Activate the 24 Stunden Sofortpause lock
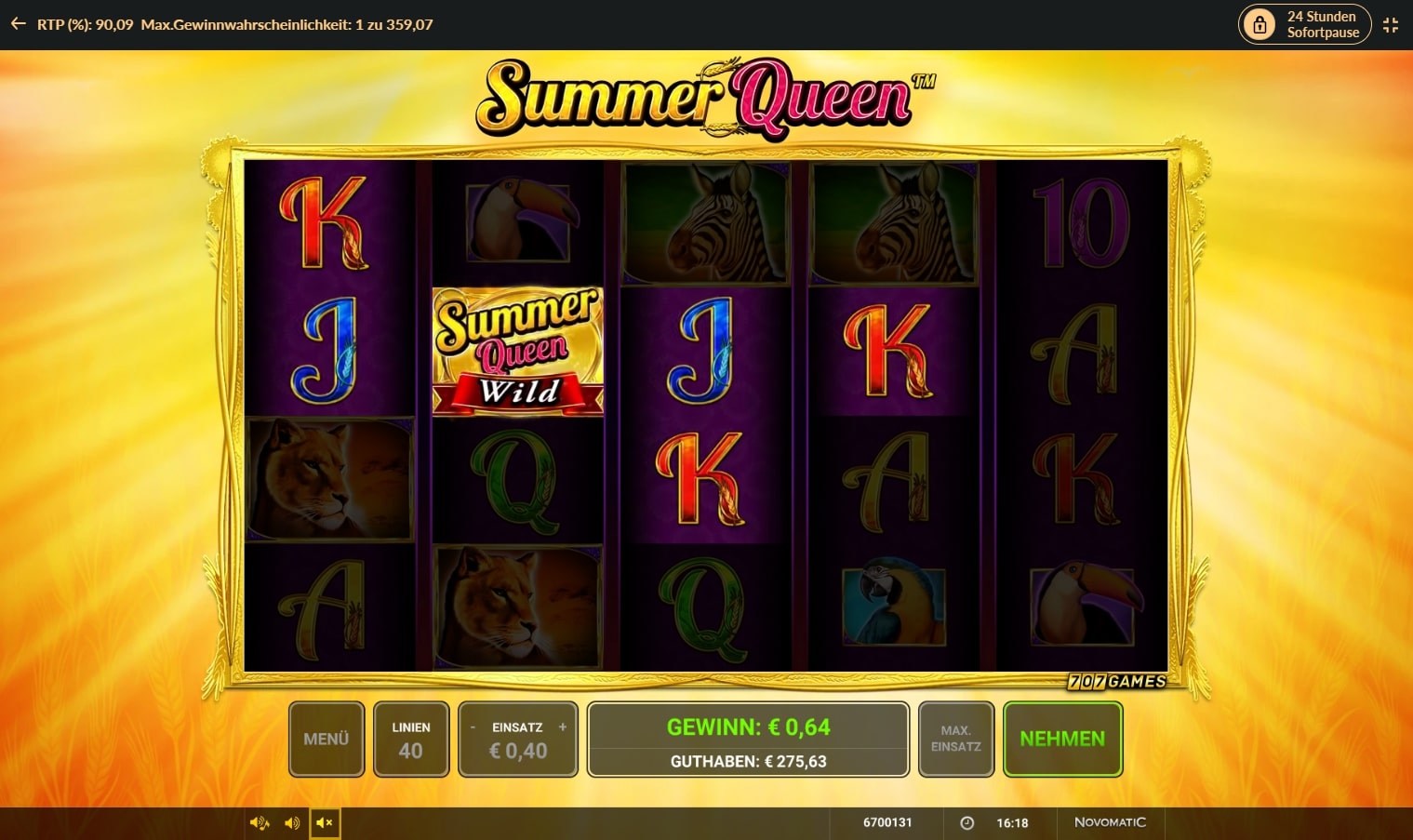This screenshot has width=1413, height=840. [x=1305, y=24]
